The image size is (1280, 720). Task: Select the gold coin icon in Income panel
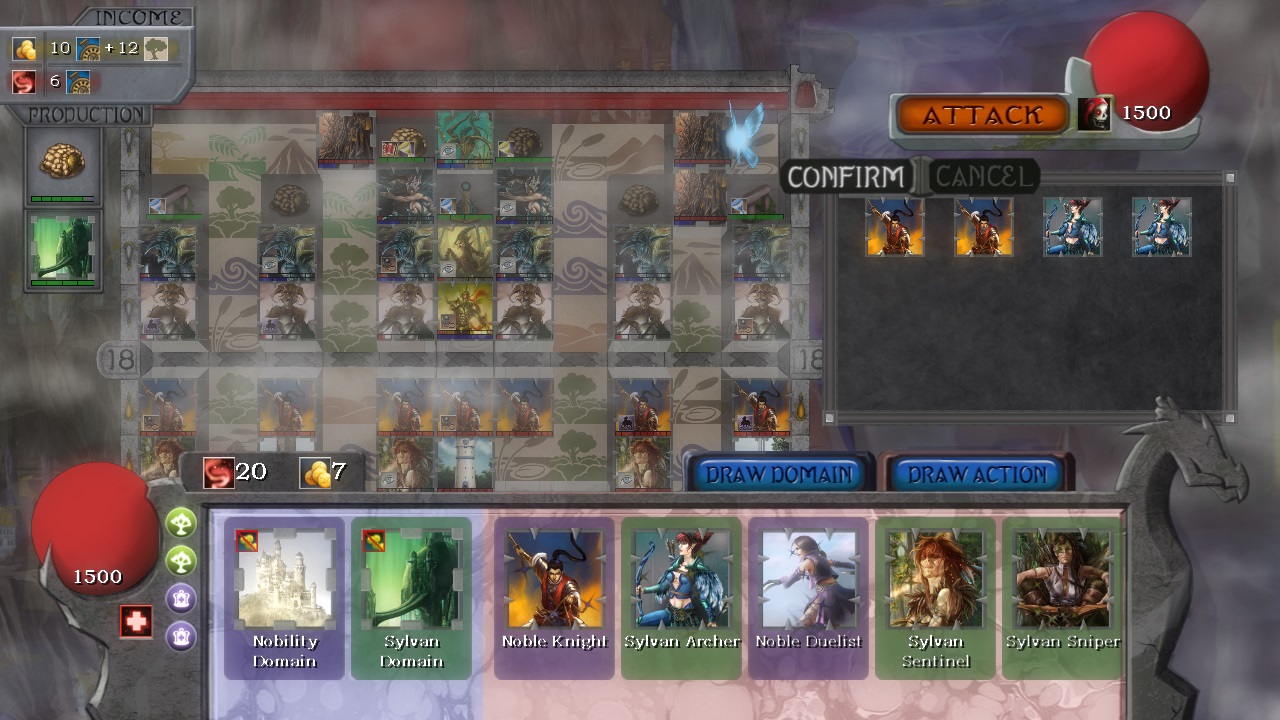pos(23,49)
